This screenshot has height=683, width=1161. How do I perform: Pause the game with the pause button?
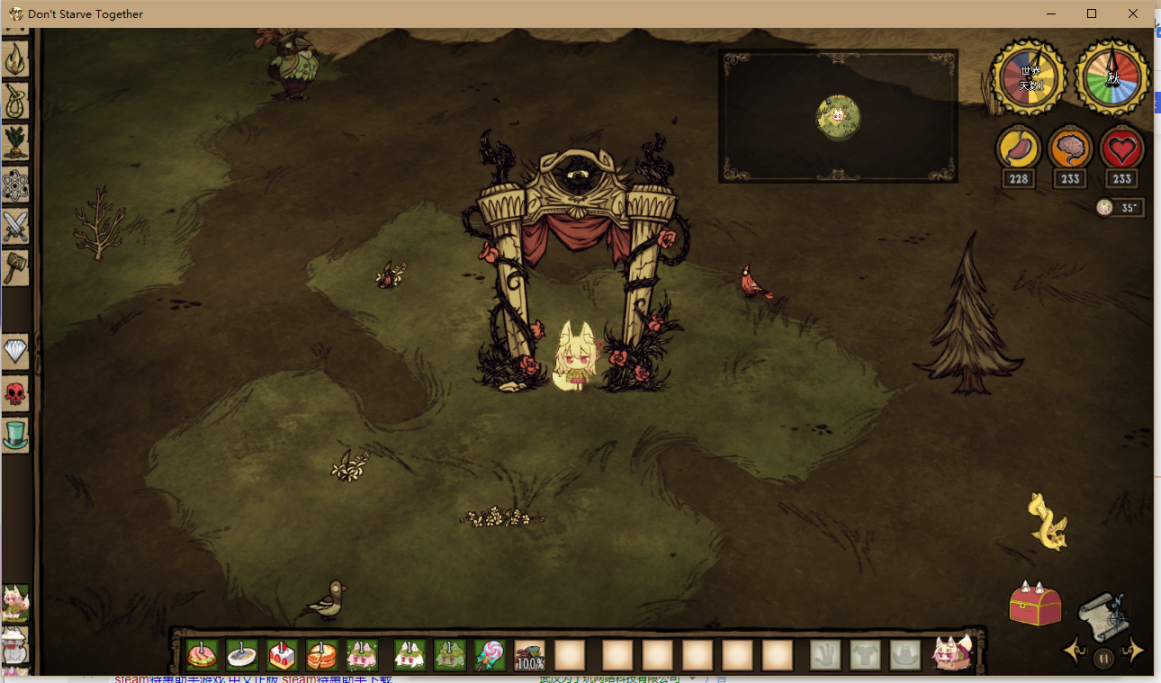pos(1103,658)
